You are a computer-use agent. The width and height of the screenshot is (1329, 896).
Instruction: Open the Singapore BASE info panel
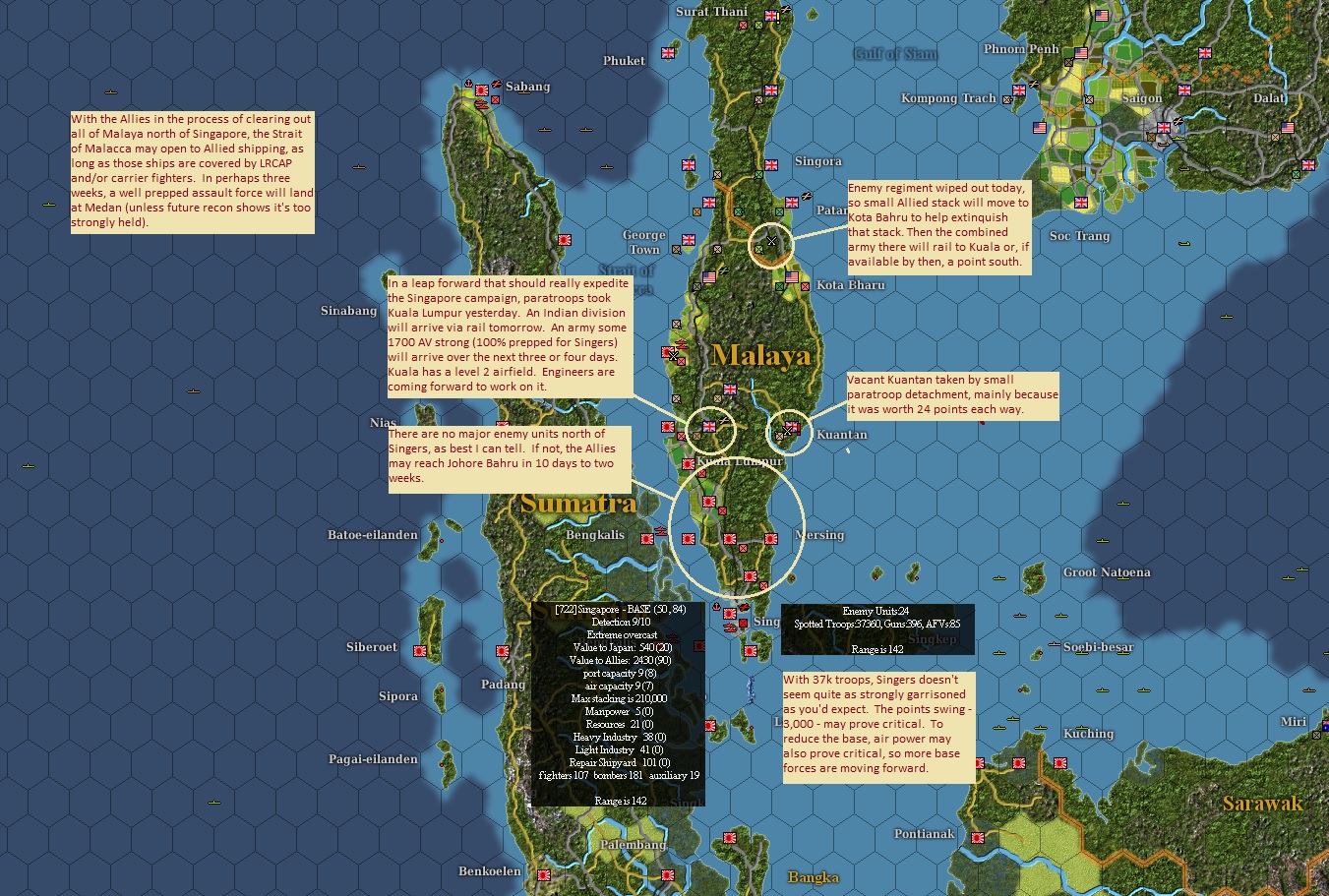pyautogui.click(x=620, y=708)
